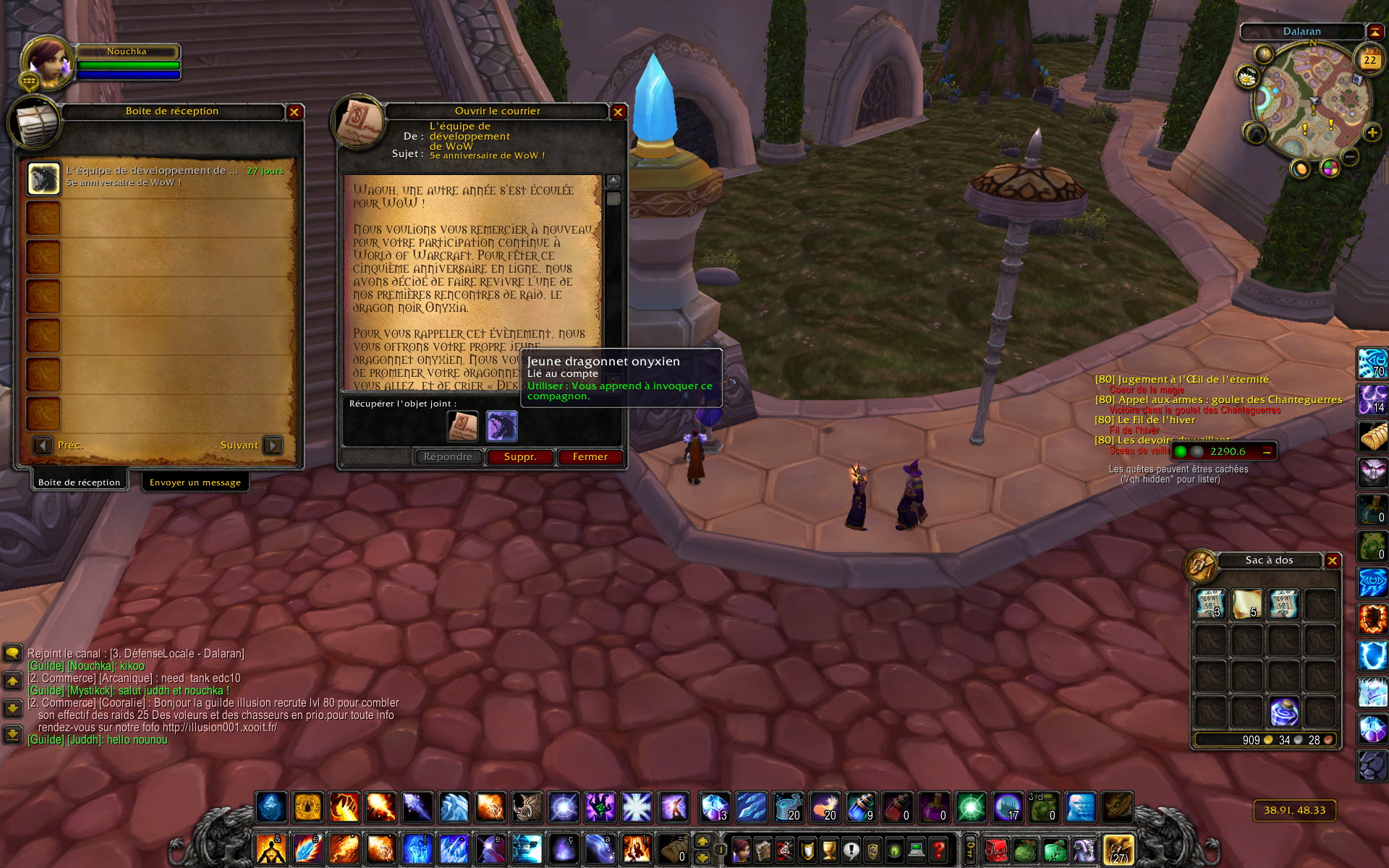Go to next mail page with Suivant arrow

(x=273, y=446)
